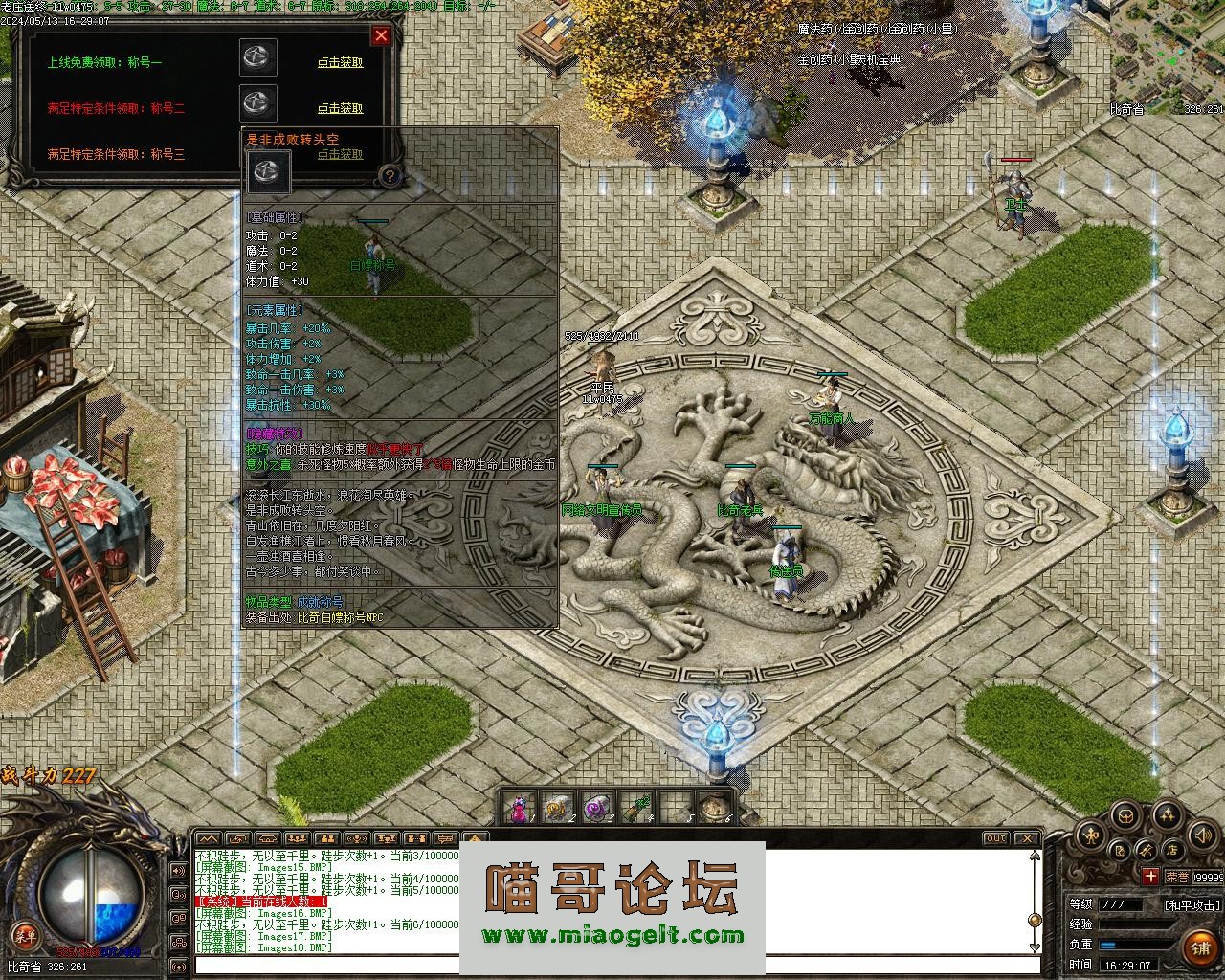The width and height of the screenshot is (1225, 980).
Task: Click the red plus button beside 荣誉
Action: pyautogui.click(x=1149, y=876)
